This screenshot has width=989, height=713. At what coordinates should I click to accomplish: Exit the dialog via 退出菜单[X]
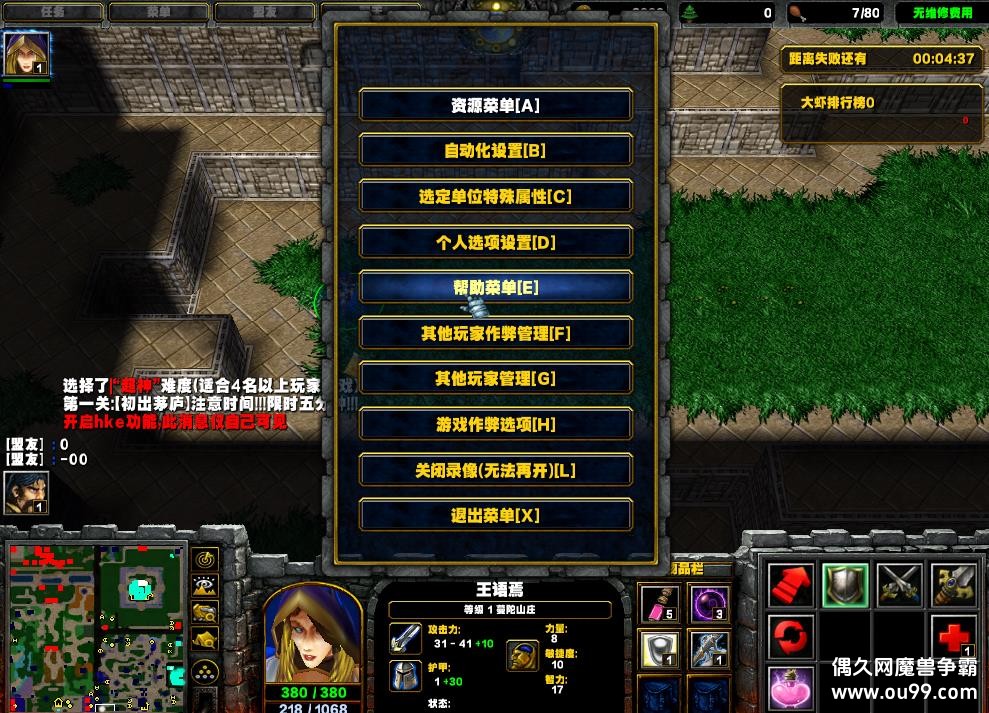(x=495, y=516)
